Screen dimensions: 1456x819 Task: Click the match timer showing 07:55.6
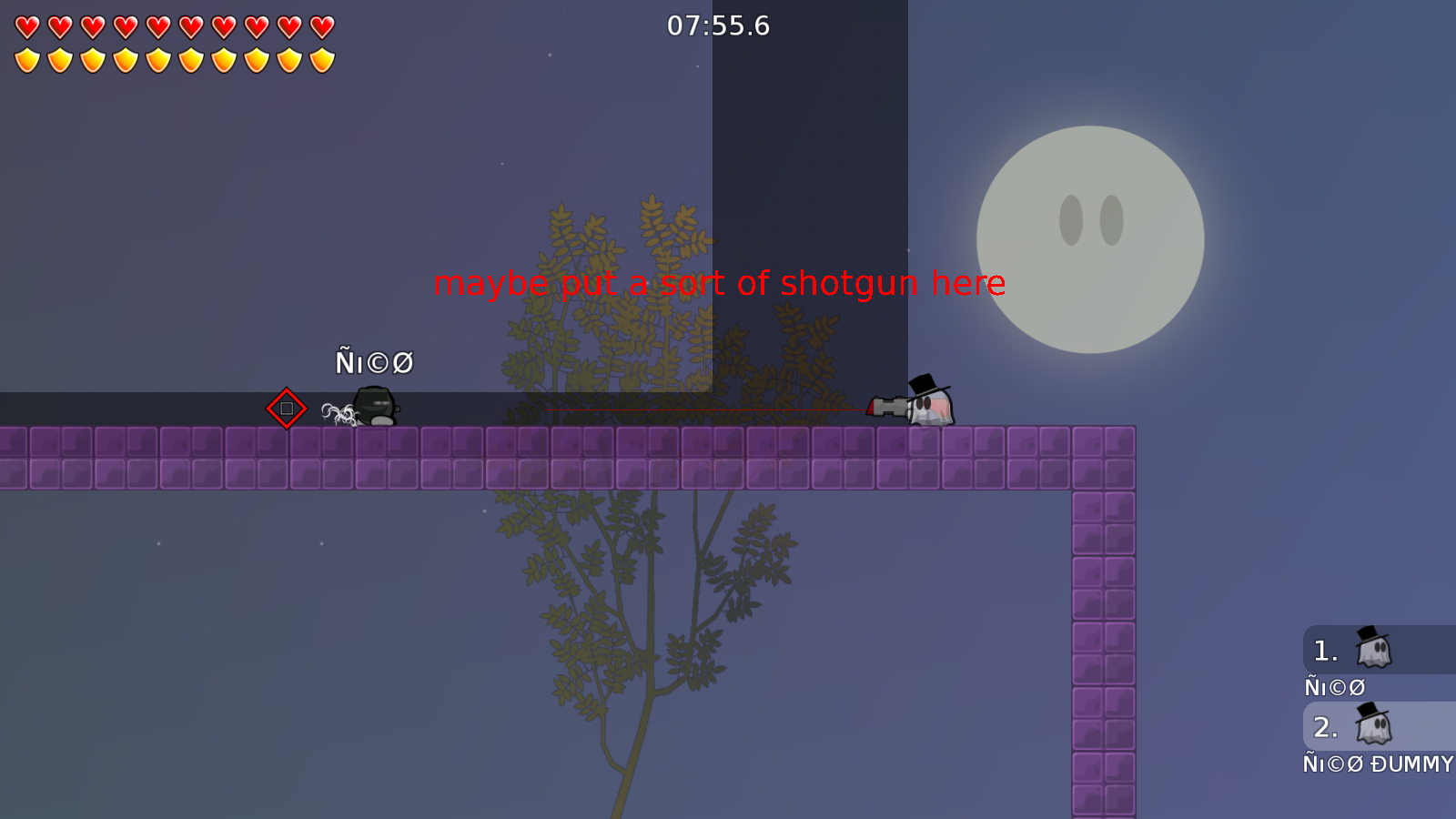click(718, 26)
